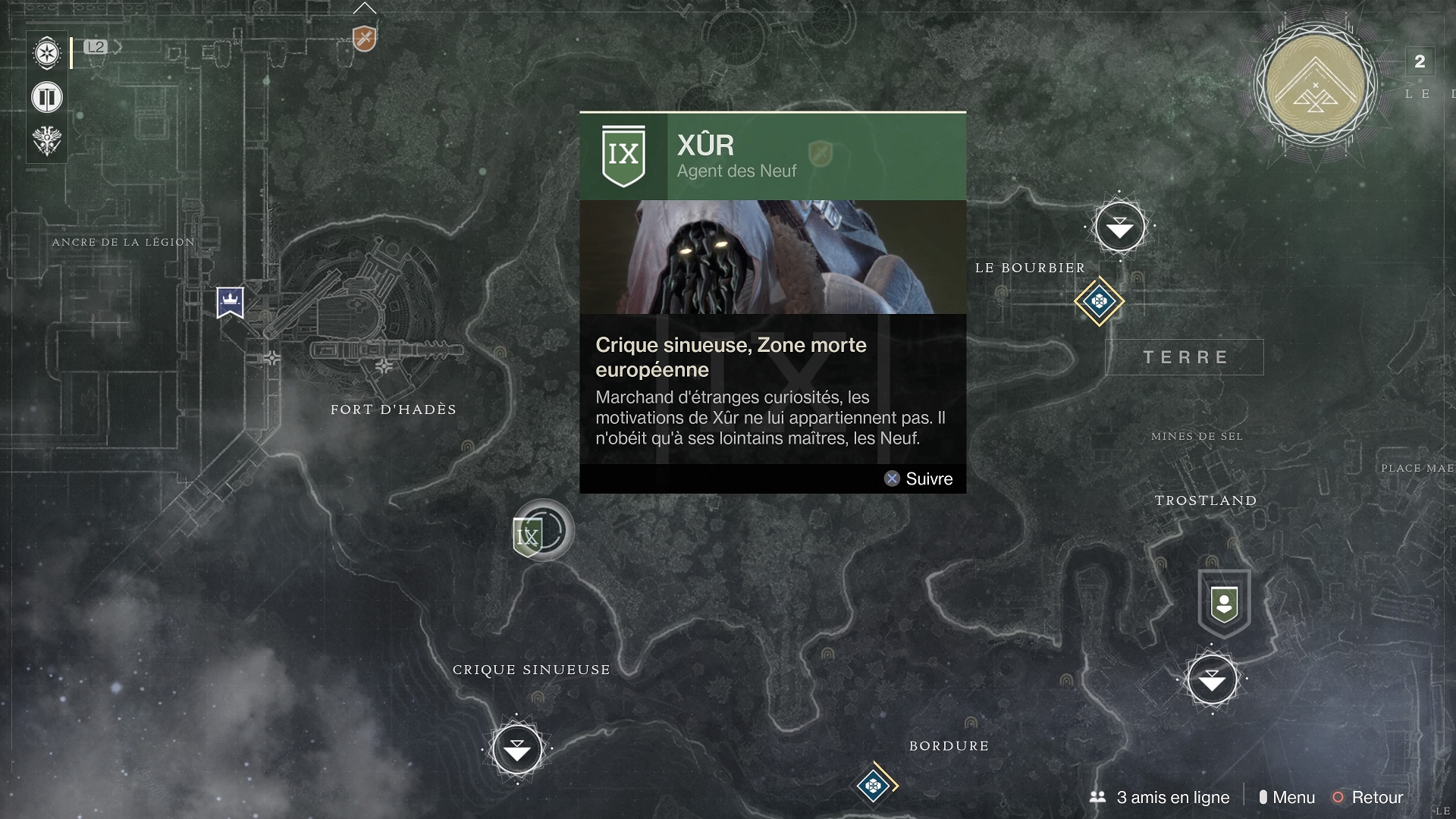This screenshot has height=819, width=1456.
Task: Select the winged crest icon in the sidebar
Action: tap(47, 140)
